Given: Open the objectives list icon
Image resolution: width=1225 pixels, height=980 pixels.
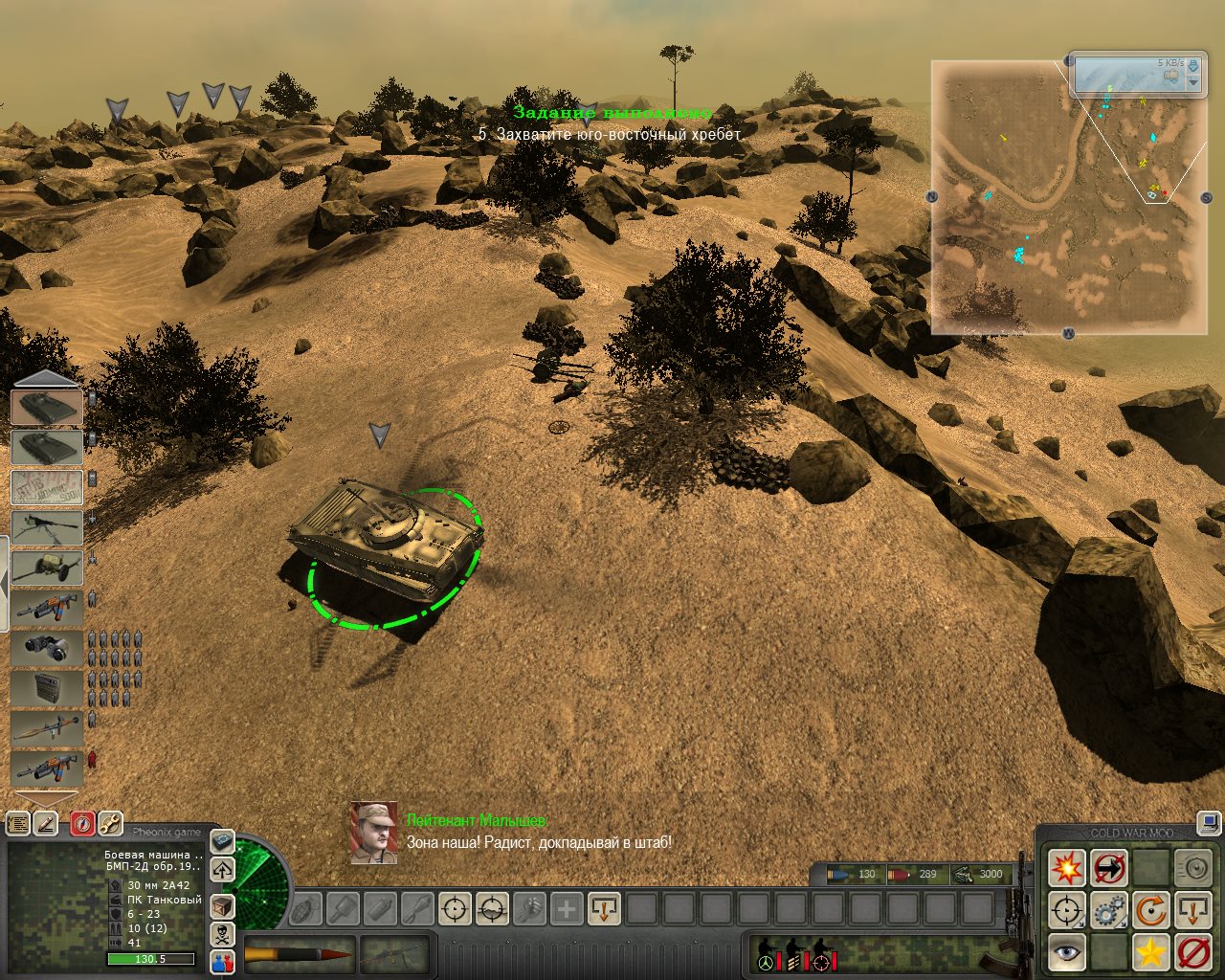Looking at the screenshot, I should (x=18, y=823).
